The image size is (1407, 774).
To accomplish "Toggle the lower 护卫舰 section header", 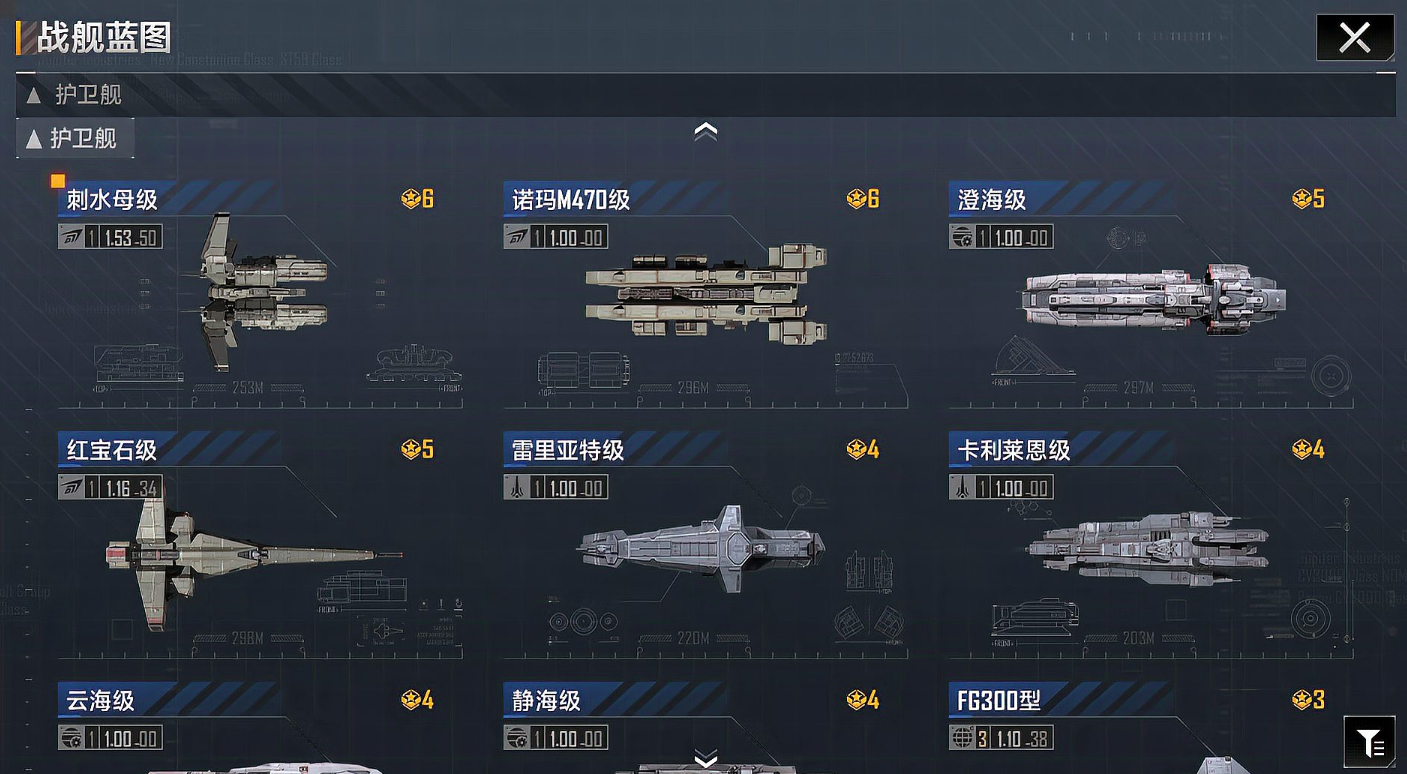I will [x=75, y=138].
